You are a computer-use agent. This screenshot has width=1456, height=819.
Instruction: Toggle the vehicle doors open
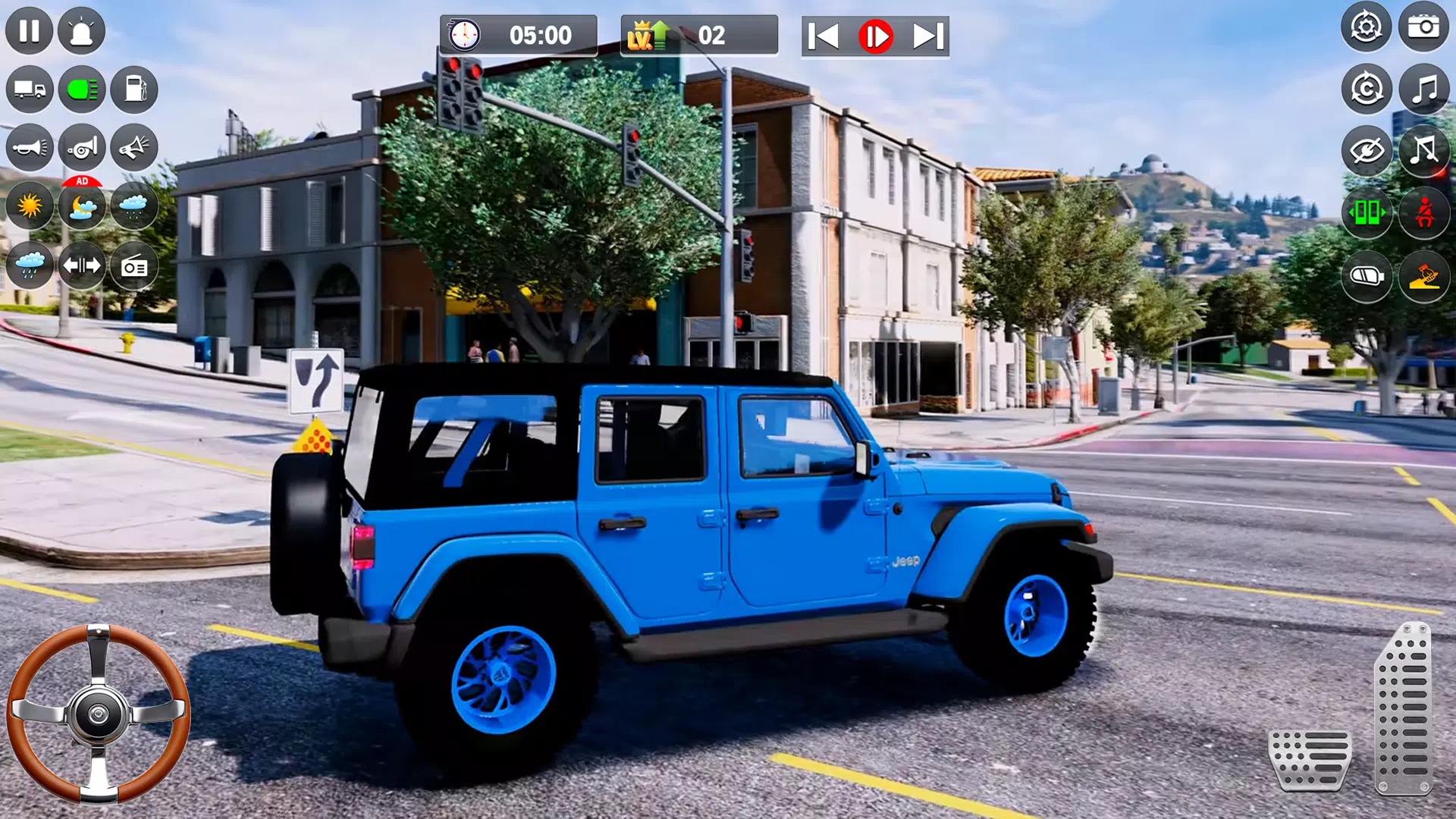pyautogui.click(x=1365, y=213)
